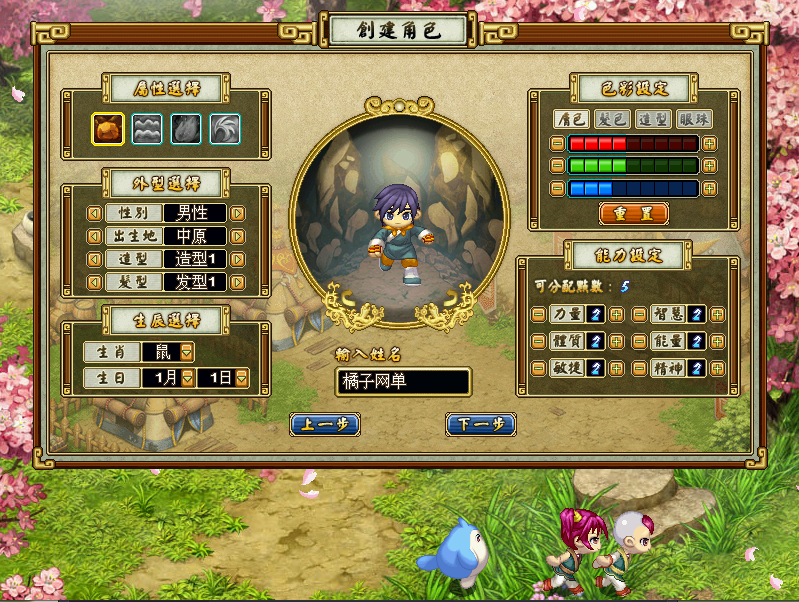This screenshot has width=799, height=602.
Task: Open the birthday day dropdown
Action: coord(241,378)
